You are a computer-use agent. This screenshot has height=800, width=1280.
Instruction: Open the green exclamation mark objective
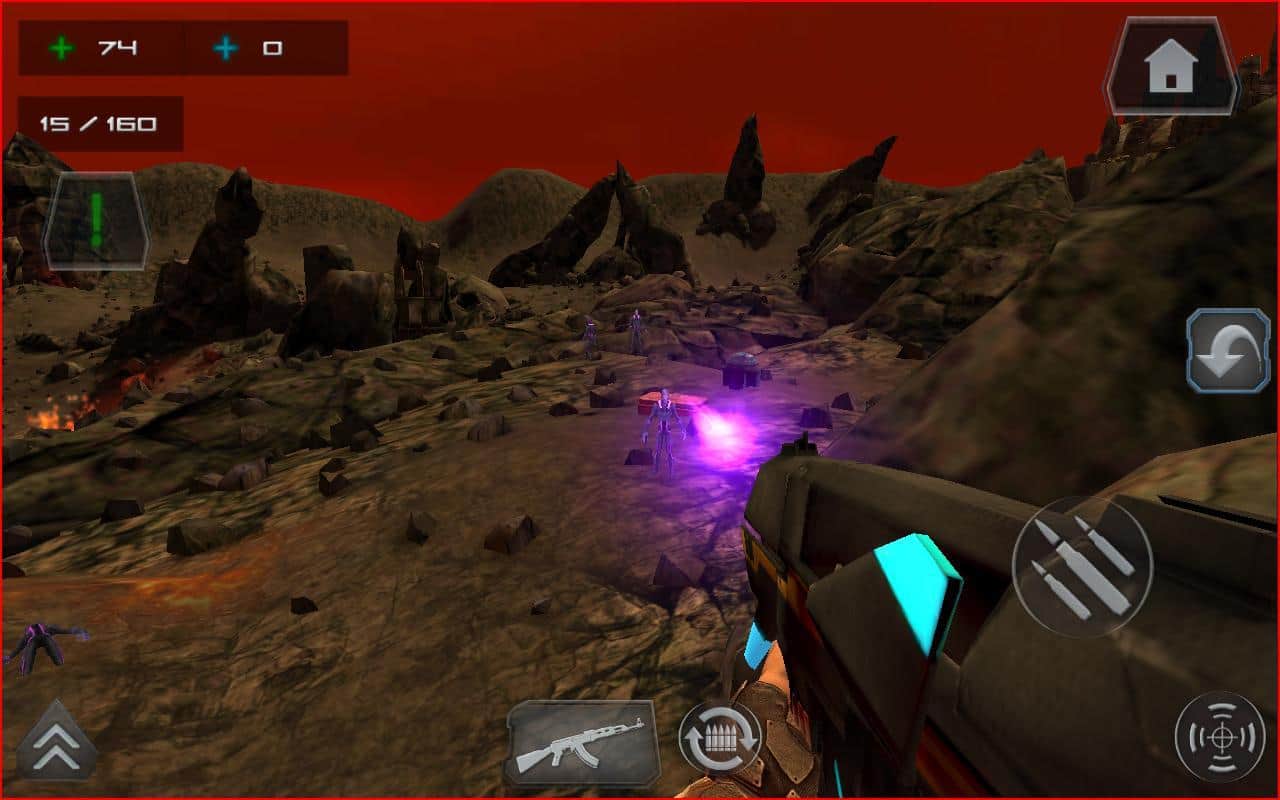96,220
